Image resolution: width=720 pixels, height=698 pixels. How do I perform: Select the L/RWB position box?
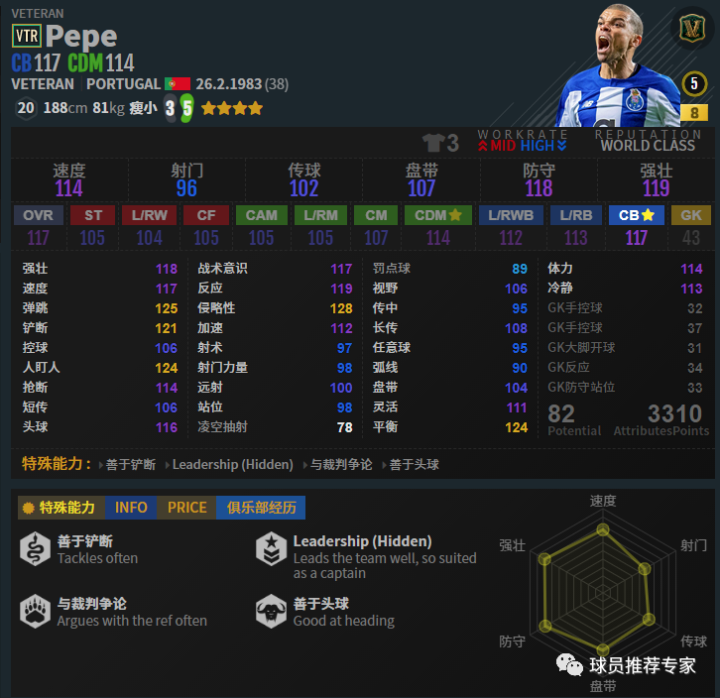(511, 215)
